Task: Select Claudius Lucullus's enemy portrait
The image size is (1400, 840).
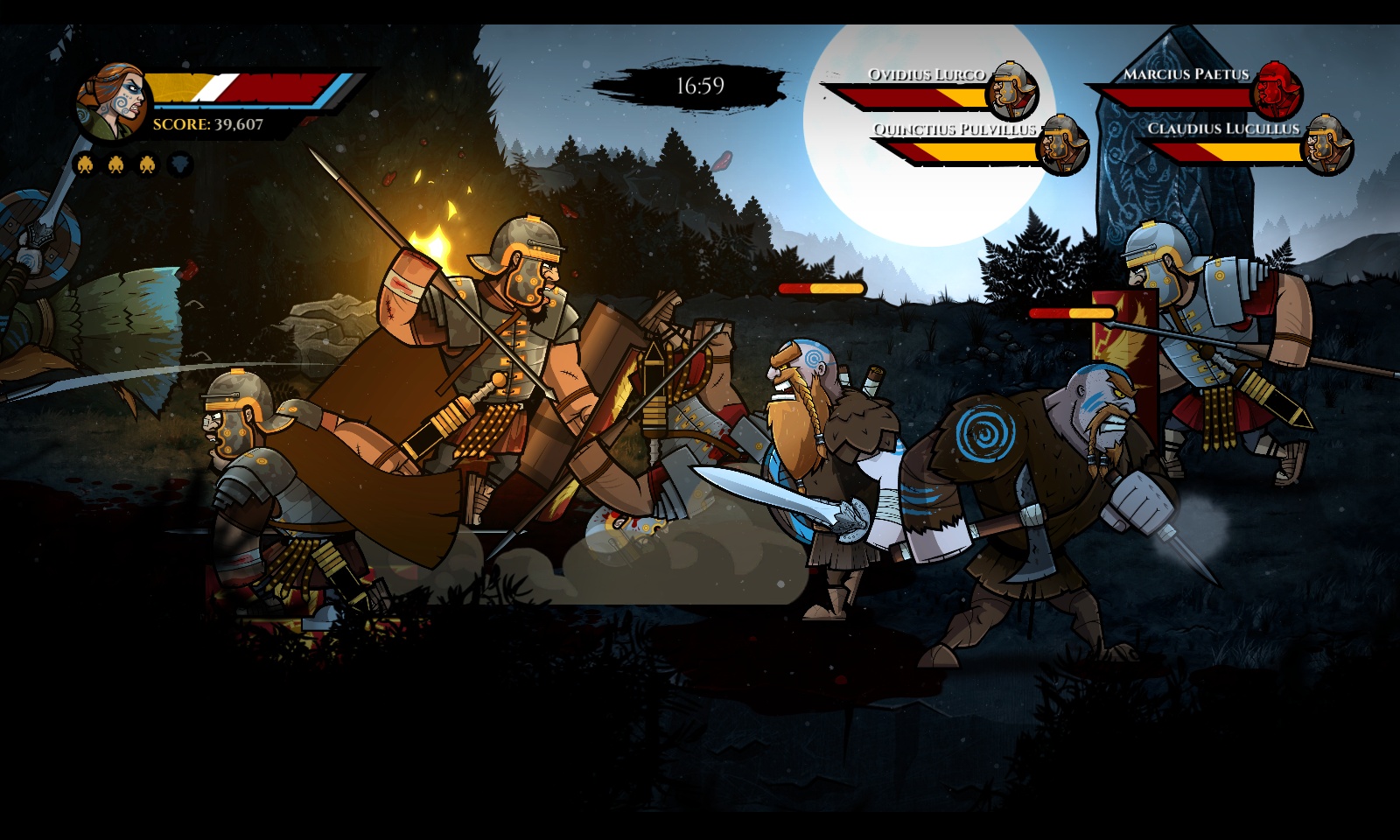Action: (x=1327, y=144)
